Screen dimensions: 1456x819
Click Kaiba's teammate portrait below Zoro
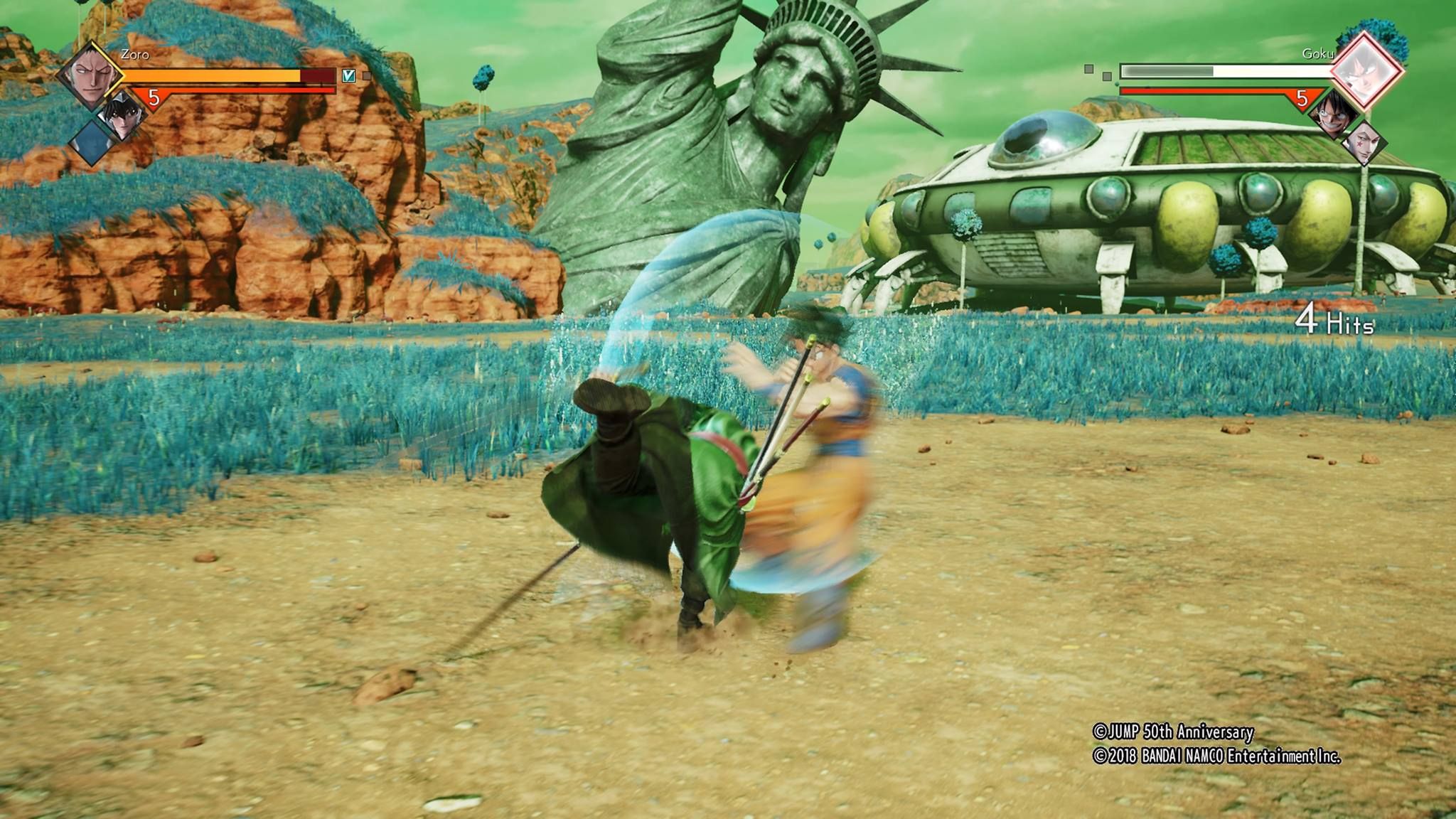point(123,116)
